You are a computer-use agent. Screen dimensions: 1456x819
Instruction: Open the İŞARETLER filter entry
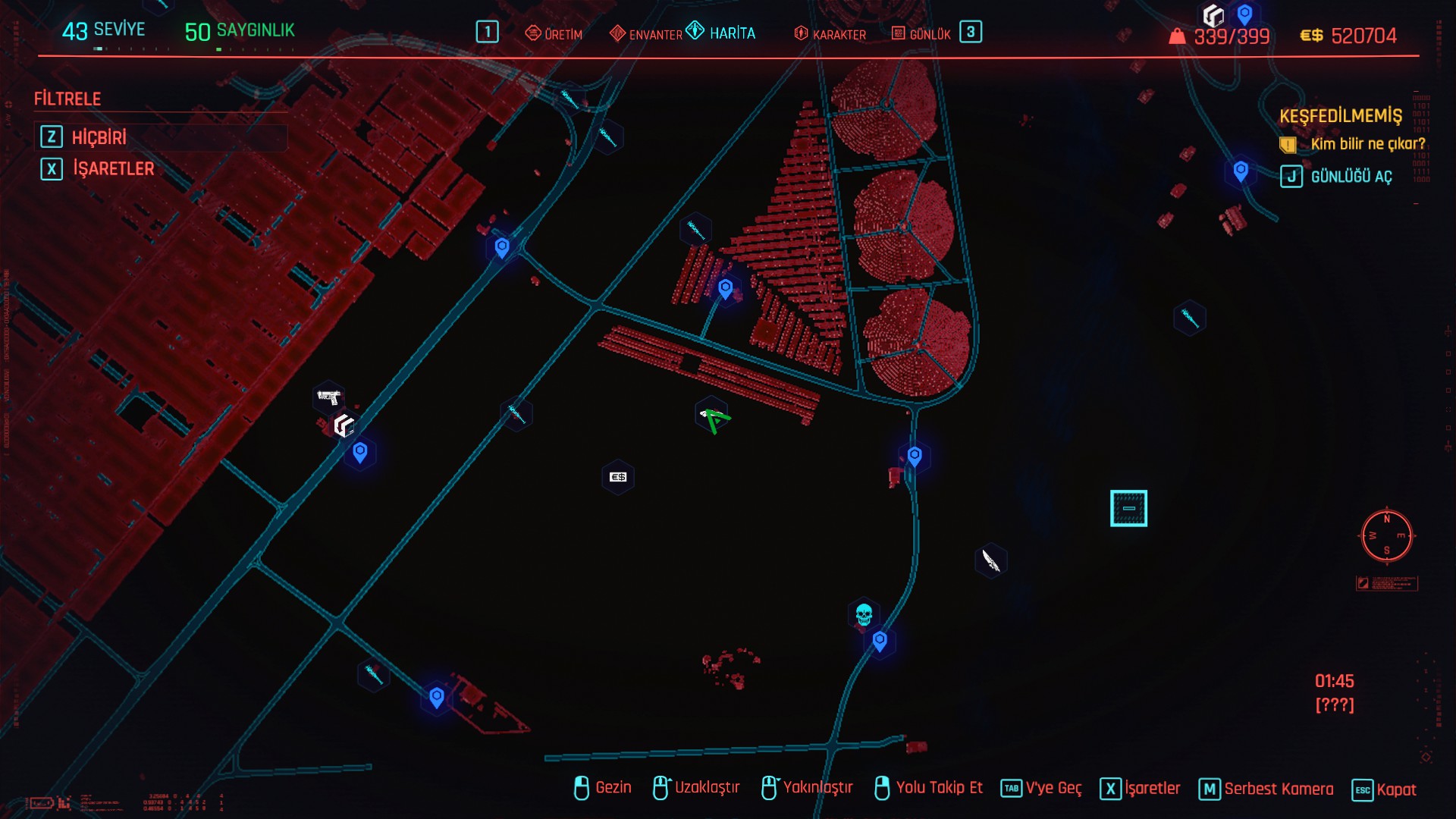[112, 168]
